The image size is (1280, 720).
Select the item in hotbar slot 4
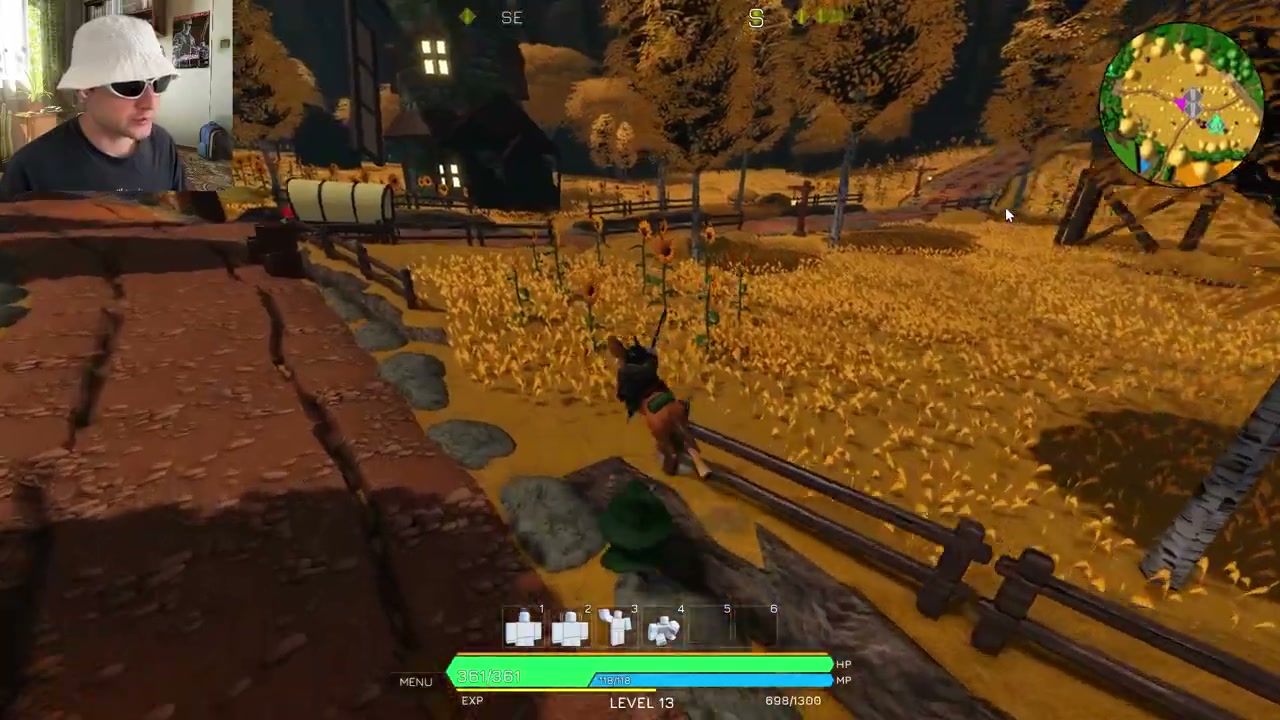point(663,630)
